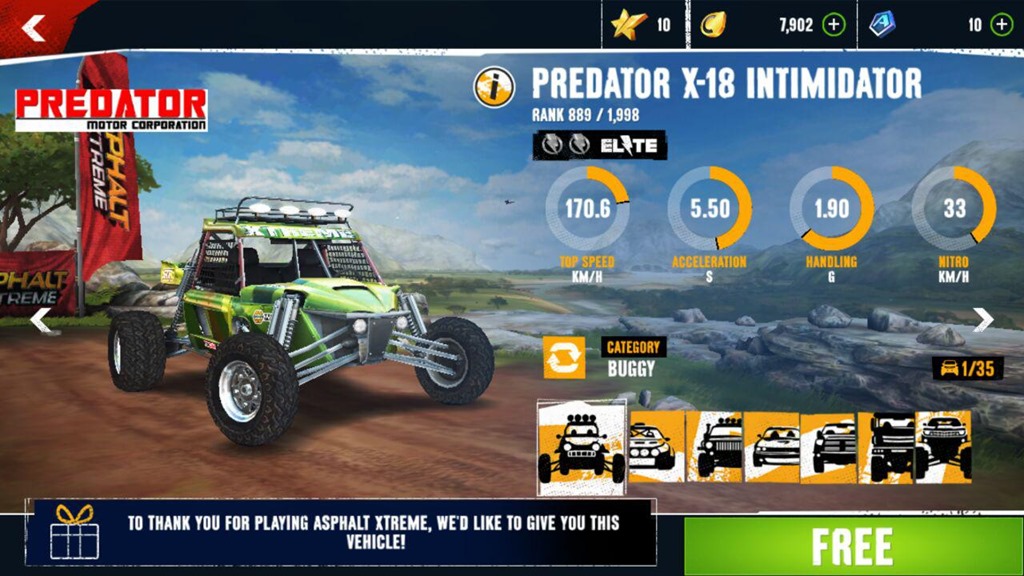1024x576 pixels.
Task: Open the vehicle info icon
Action: pos(494,87)
